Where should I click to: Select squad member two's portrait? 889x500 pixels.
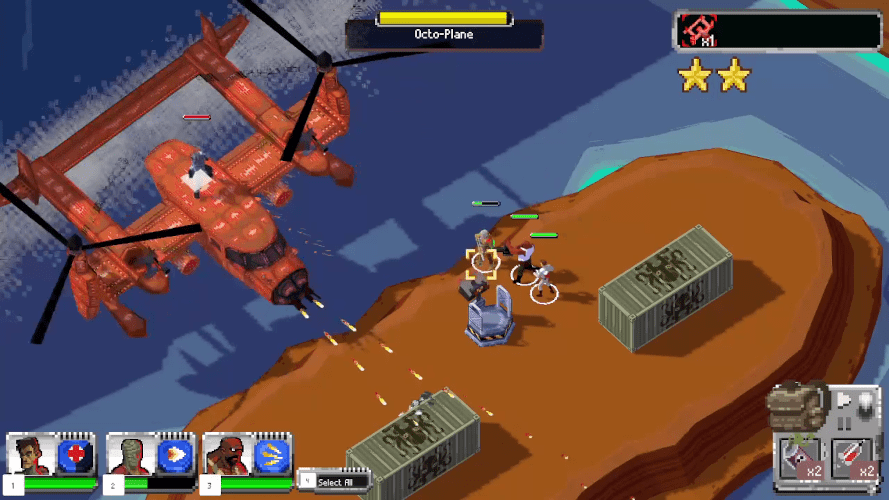(x=130, y=455)
